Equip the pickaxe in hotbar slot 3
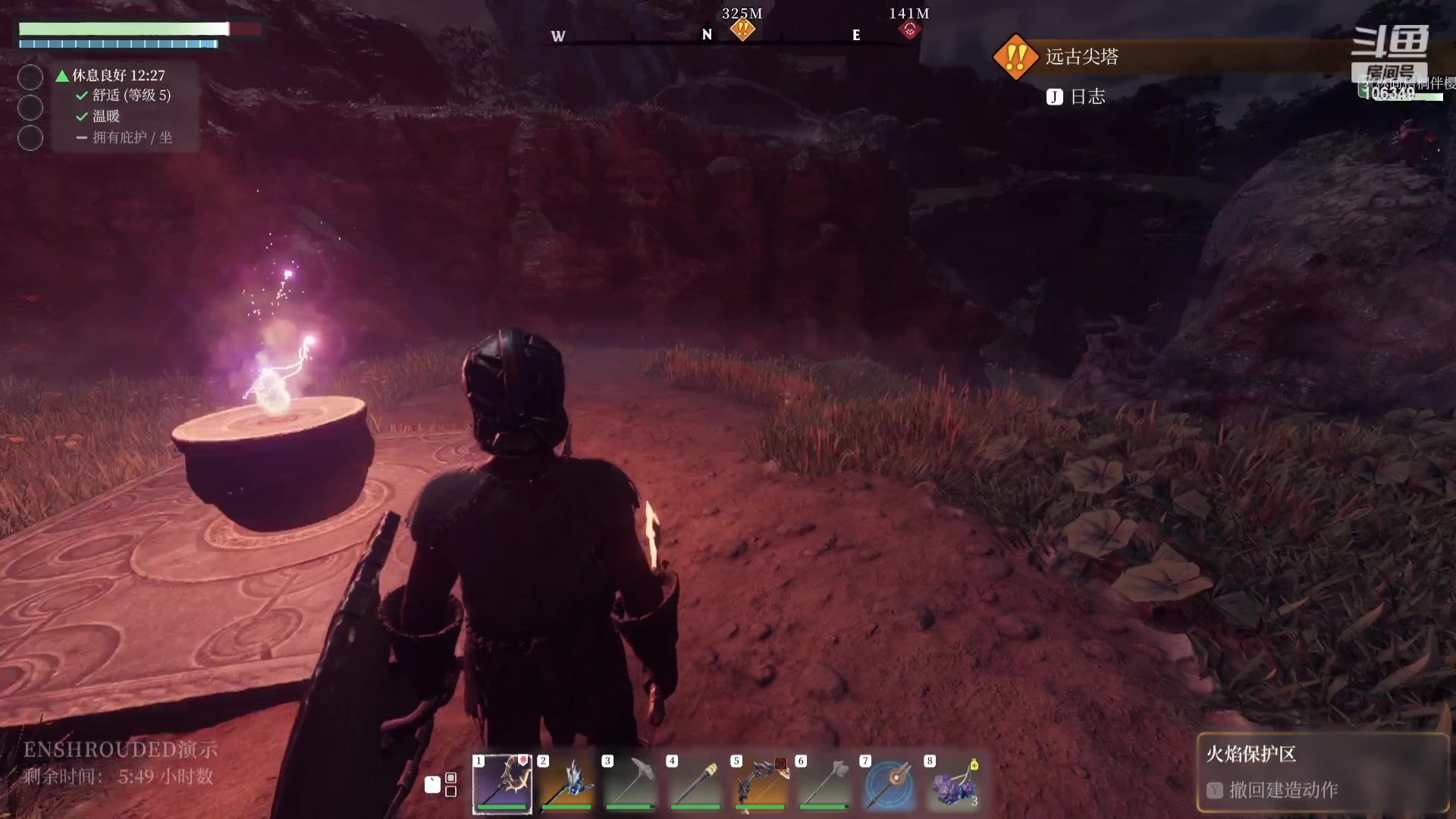This screenshot has width=1456, height=819. point(631,783)
